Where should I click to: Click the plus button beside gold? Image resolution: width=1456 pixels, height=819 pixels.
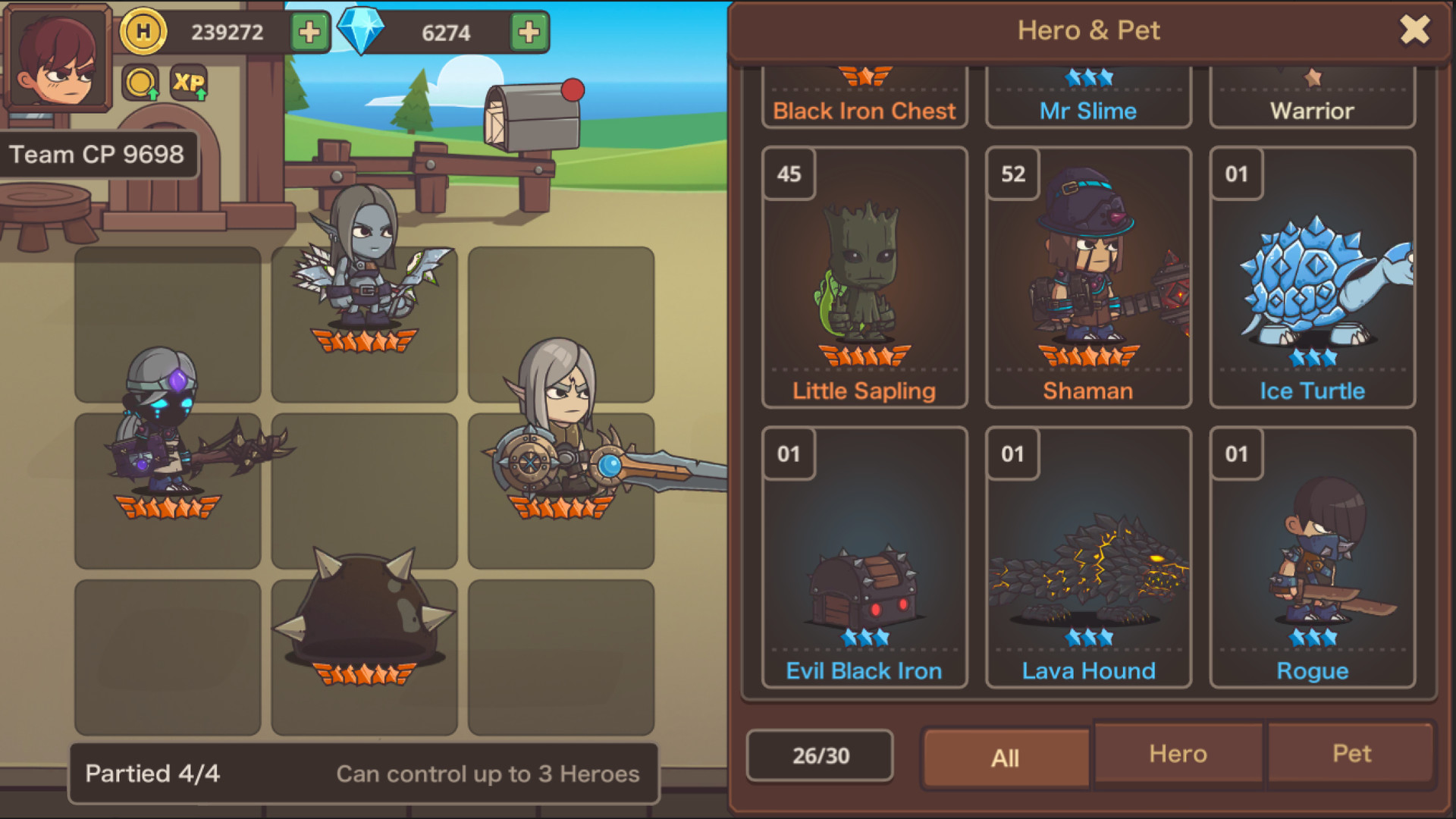tap(310, 30)
